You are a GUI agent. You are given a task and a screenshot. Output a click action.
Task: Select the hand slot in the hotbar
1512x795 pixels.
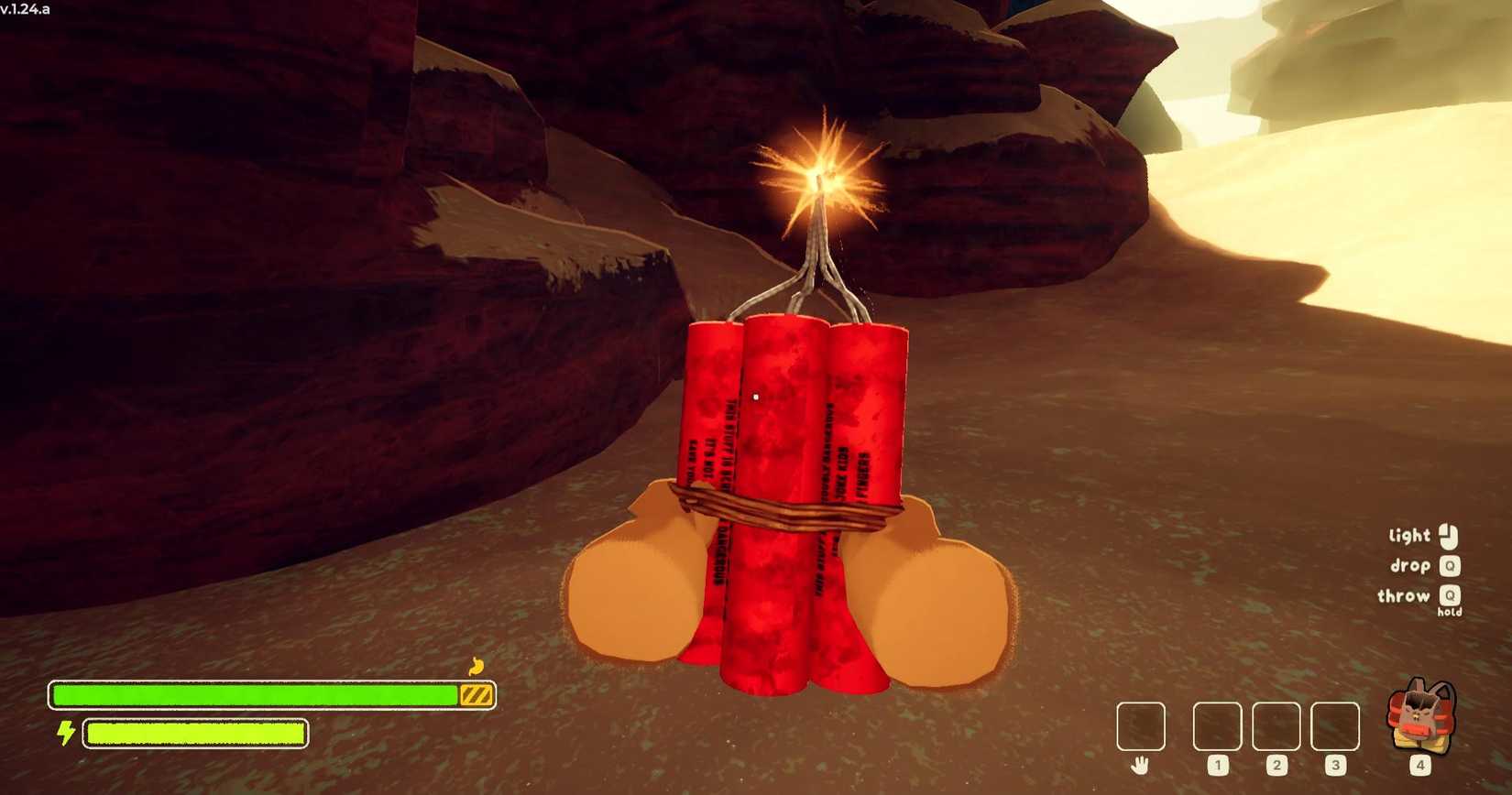pos(1140,724)
